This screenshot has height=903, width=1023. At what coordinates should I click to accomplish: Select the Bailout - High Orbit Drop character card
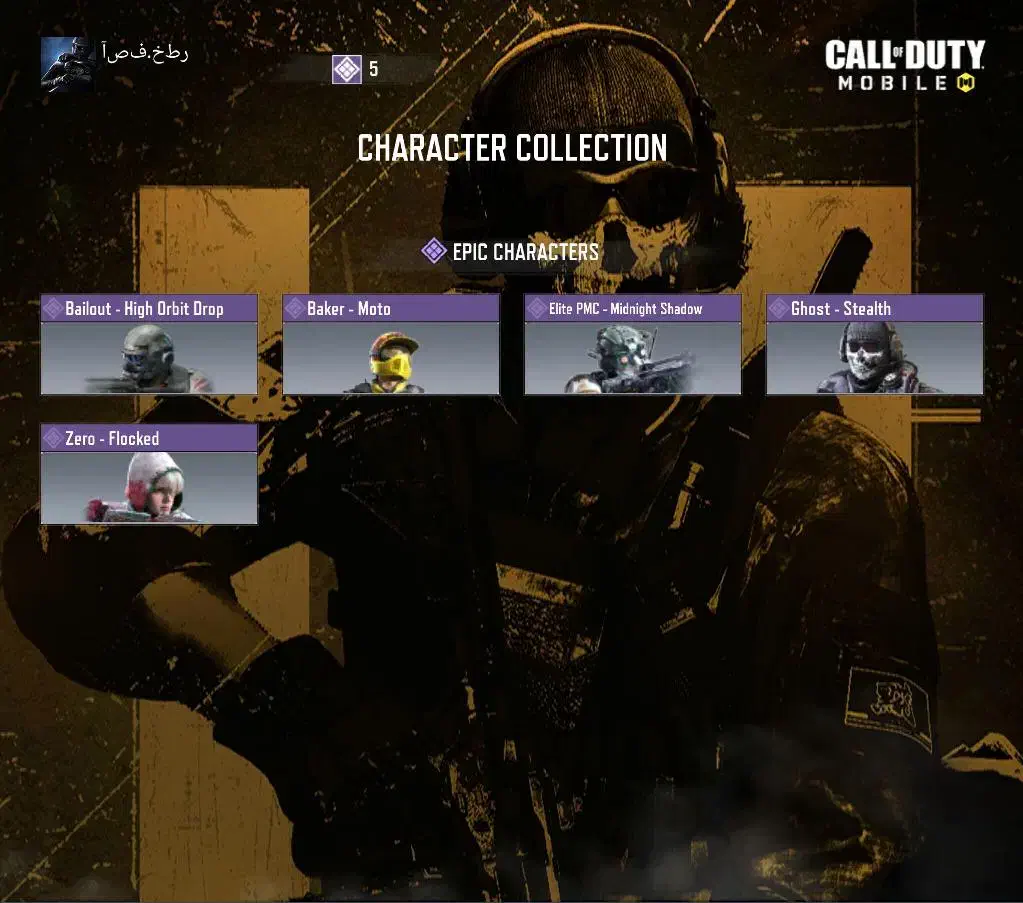[149, 344]
